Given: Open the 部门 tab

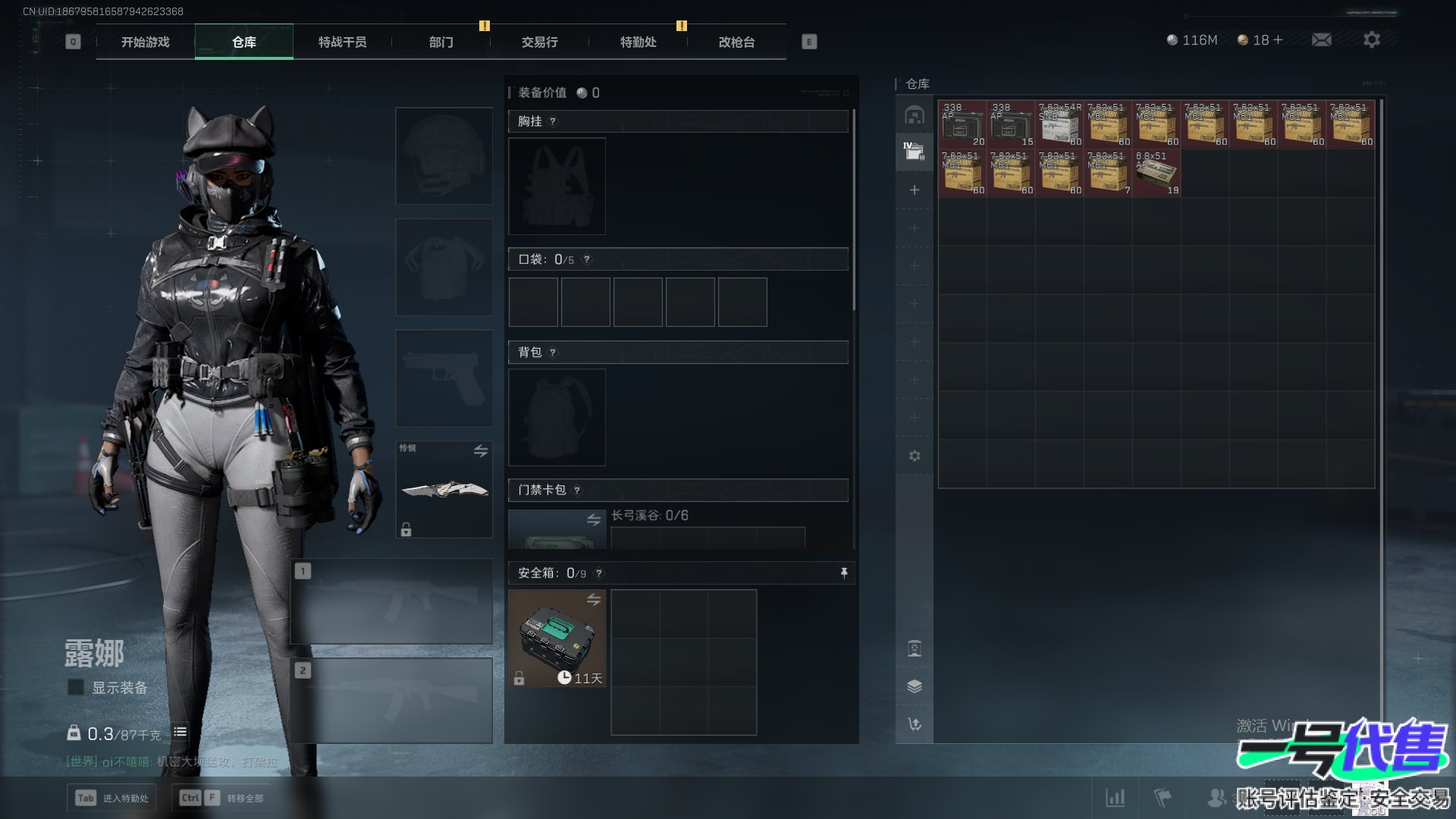Looking at the screenshot, I should click(441, 42).
